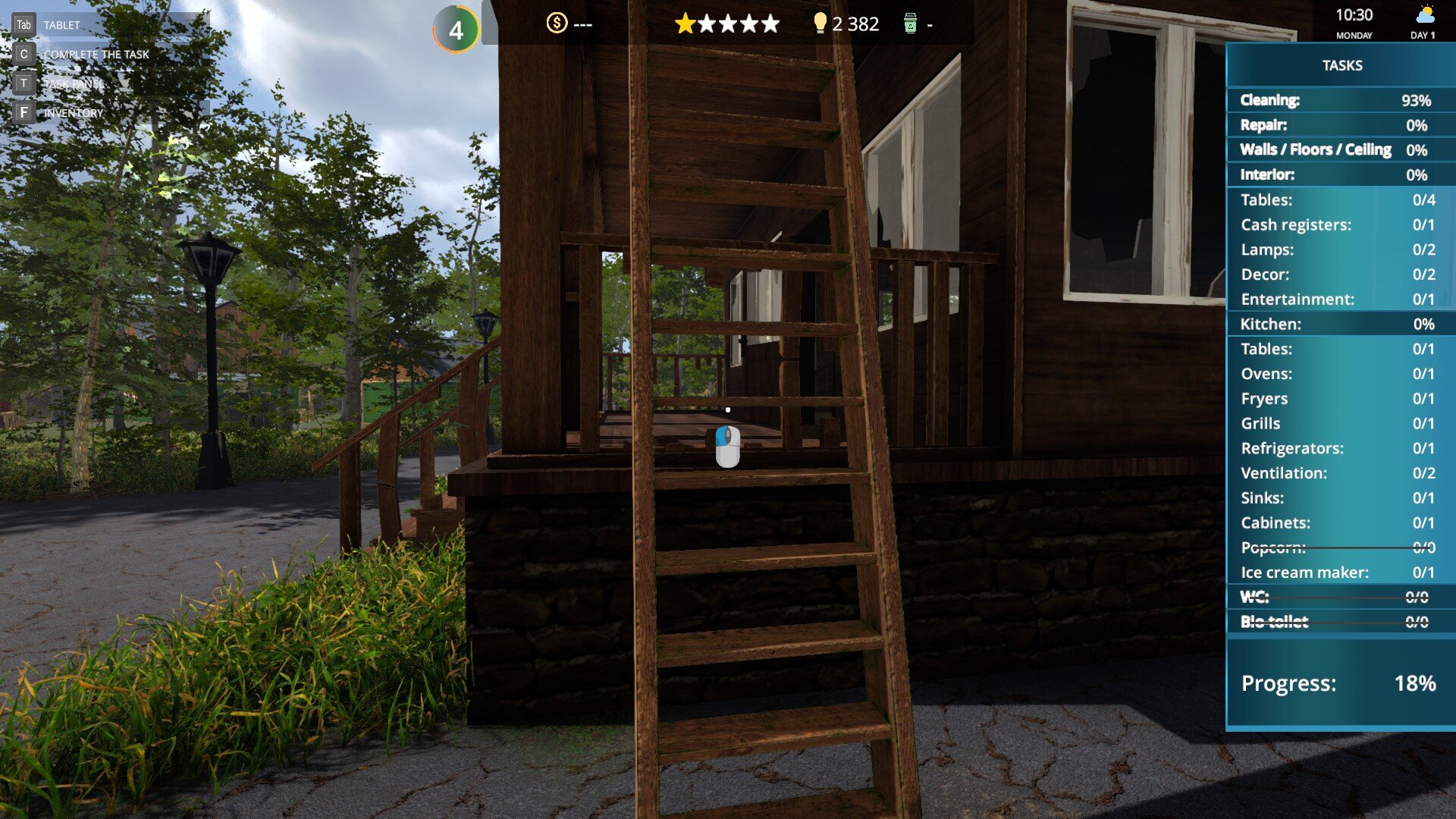1456x819 pixels.
Task: Select the Repair task row
Action: (x=1340, y=125)
